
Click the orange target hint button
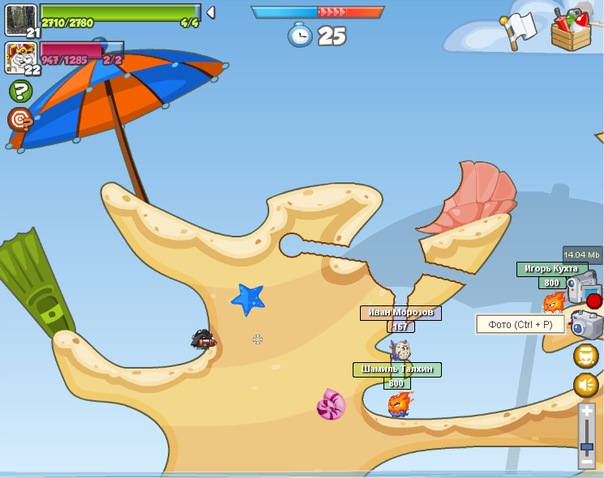tap(20, 120)
